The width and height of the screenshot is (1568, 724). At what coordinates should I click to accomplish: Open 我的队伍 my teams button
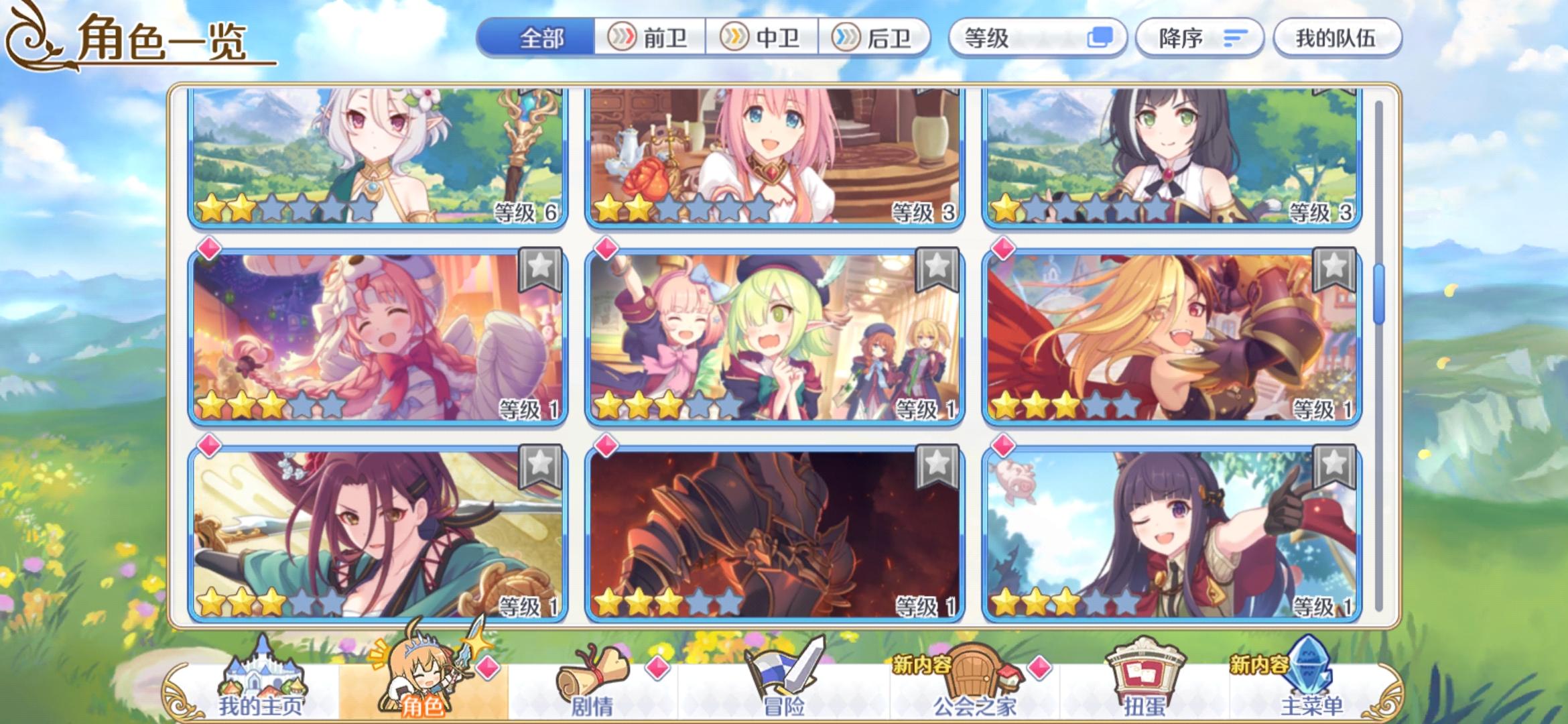[x=1337, y=38]
